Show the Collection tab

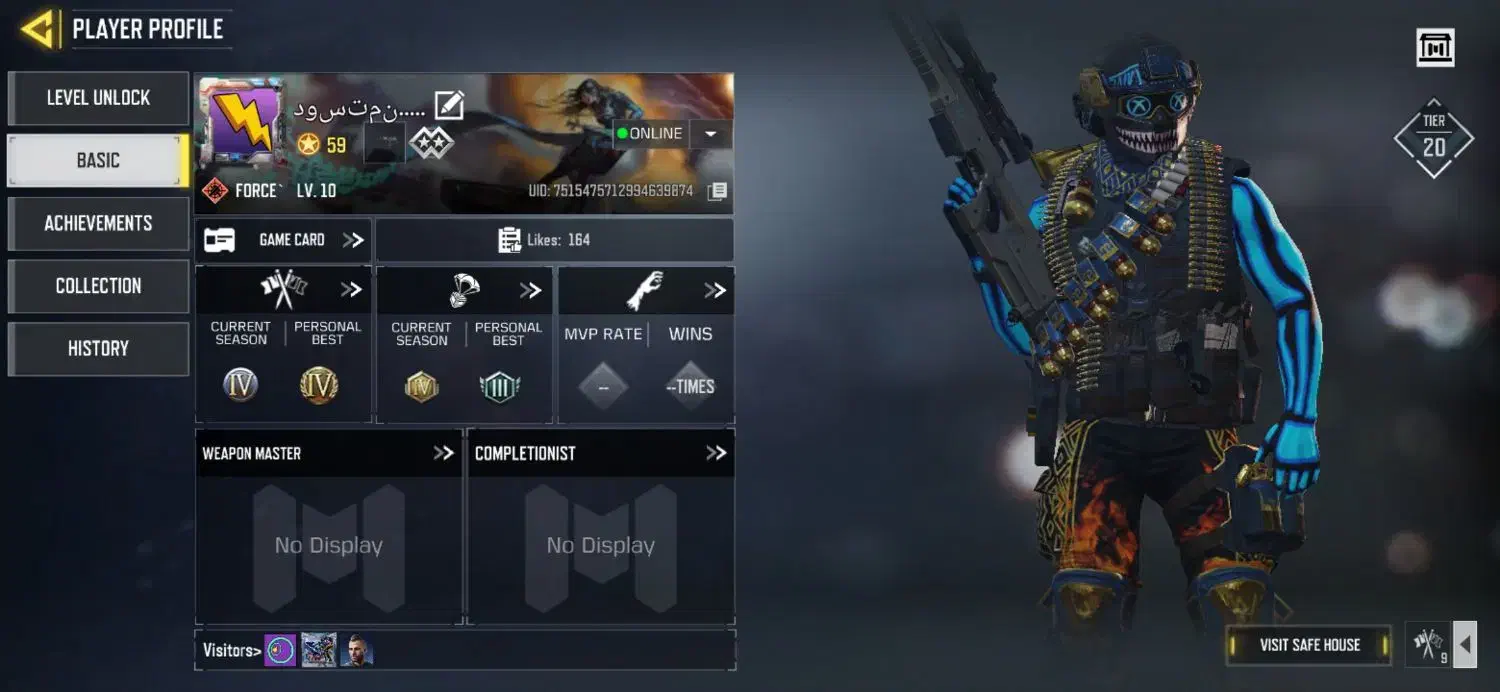coord(98,286)
